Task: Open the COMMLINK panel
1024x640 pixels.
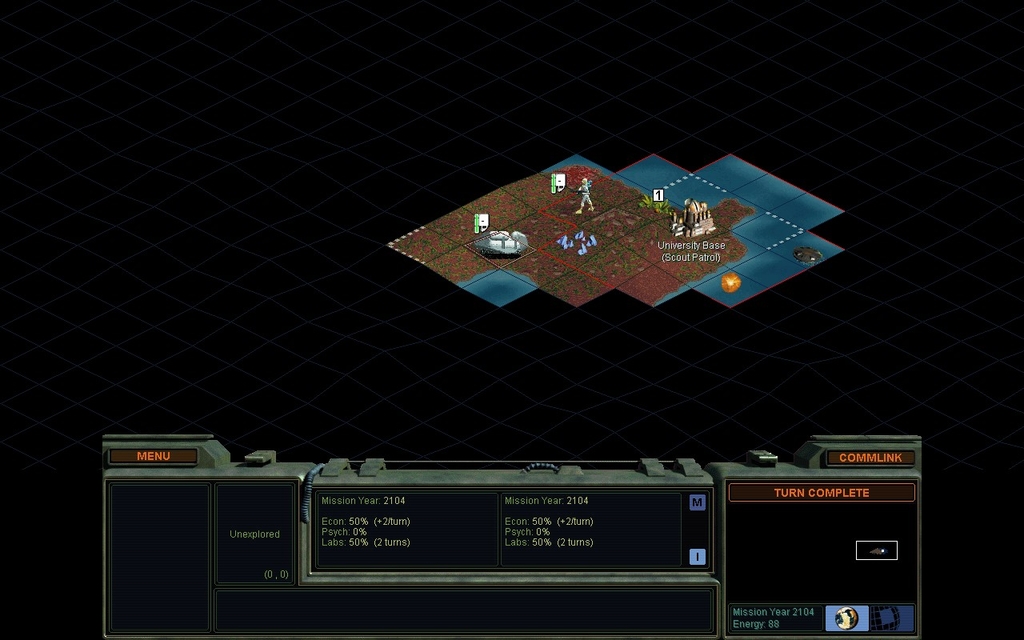Action: coord(870,457)
